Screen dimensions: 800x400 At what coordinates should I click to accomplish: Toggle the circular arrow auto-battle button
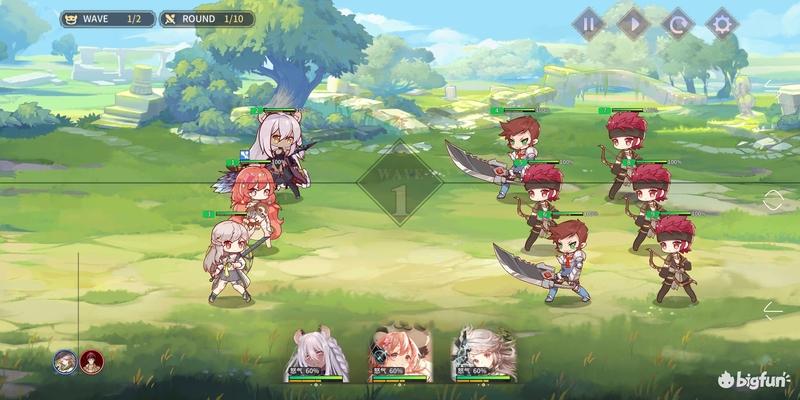[678, 22]
